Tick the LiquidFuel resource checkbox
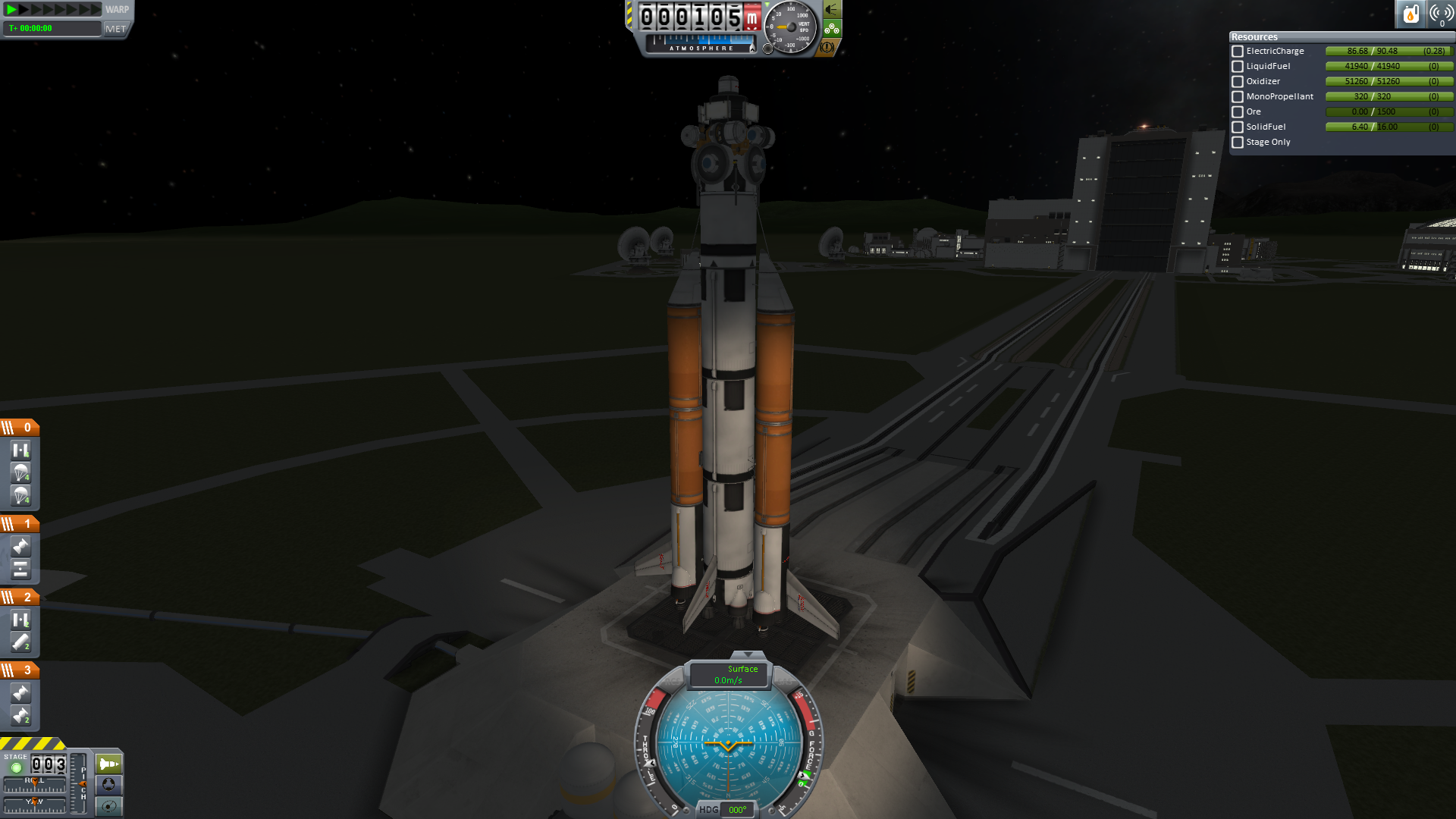Image resolution: width=1456 pixels, height=819 pixels. (x=1238, y=67)
